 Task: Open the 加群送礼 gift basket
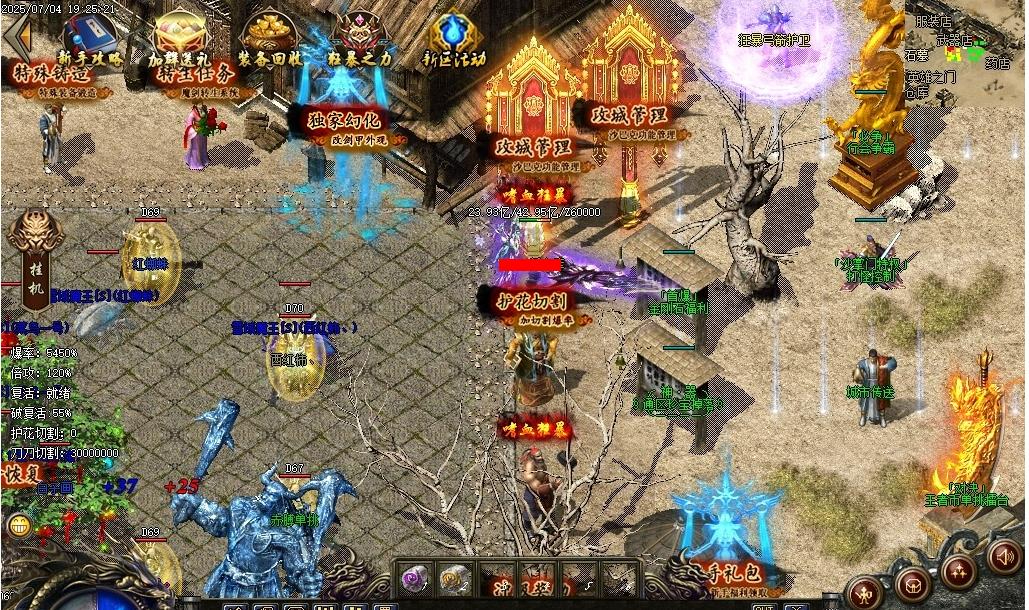click(180, 36)
